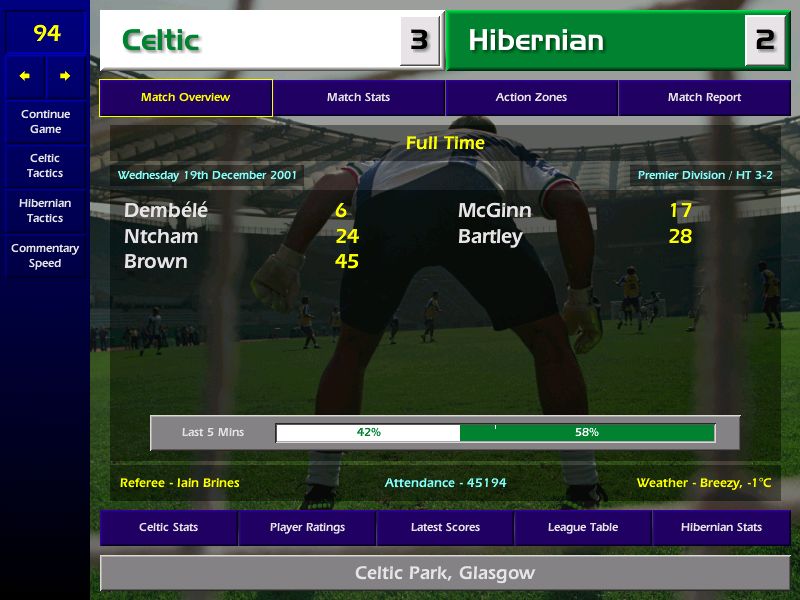Select the Celtic team name header

[x=250, y=41]
